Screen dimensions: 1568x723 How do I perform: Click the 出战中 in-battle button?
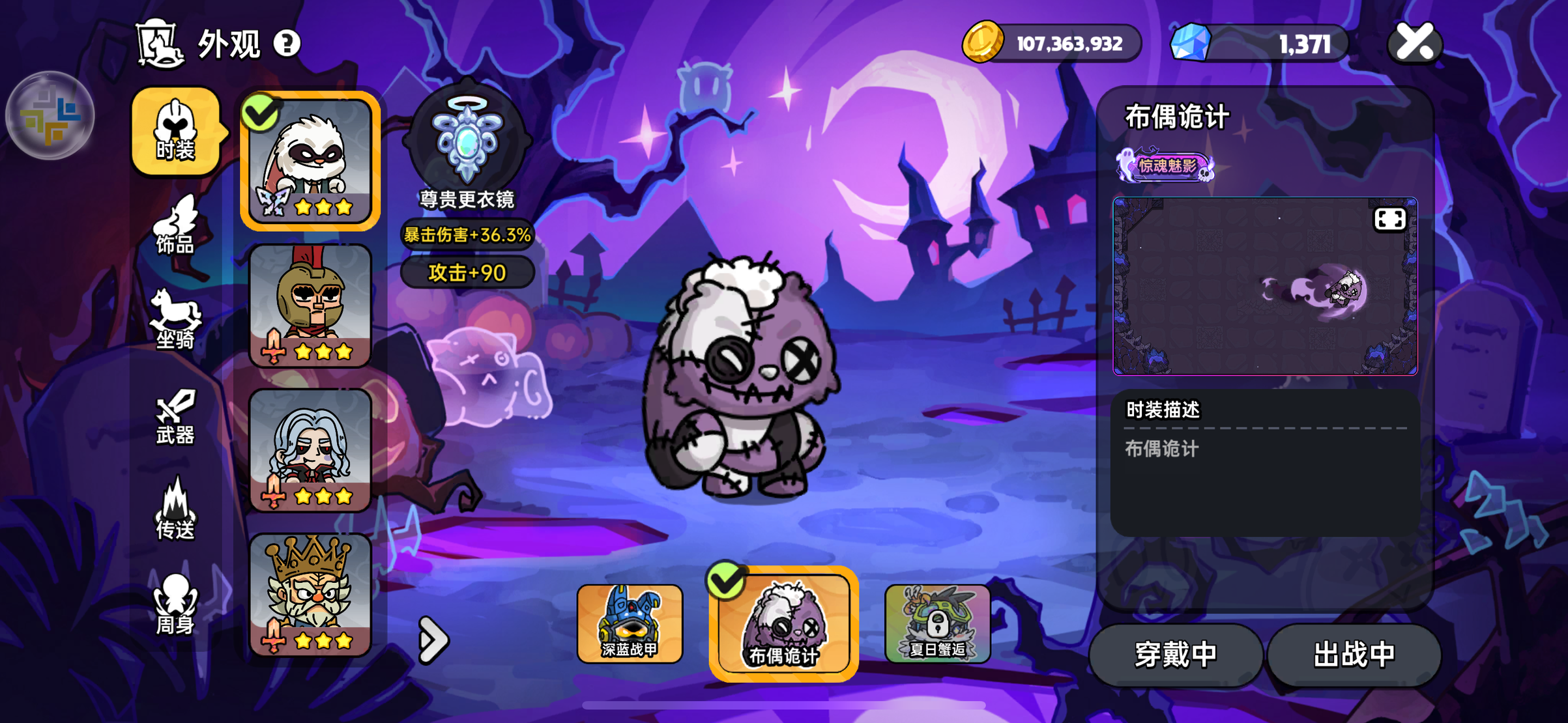coord(1354,655)
